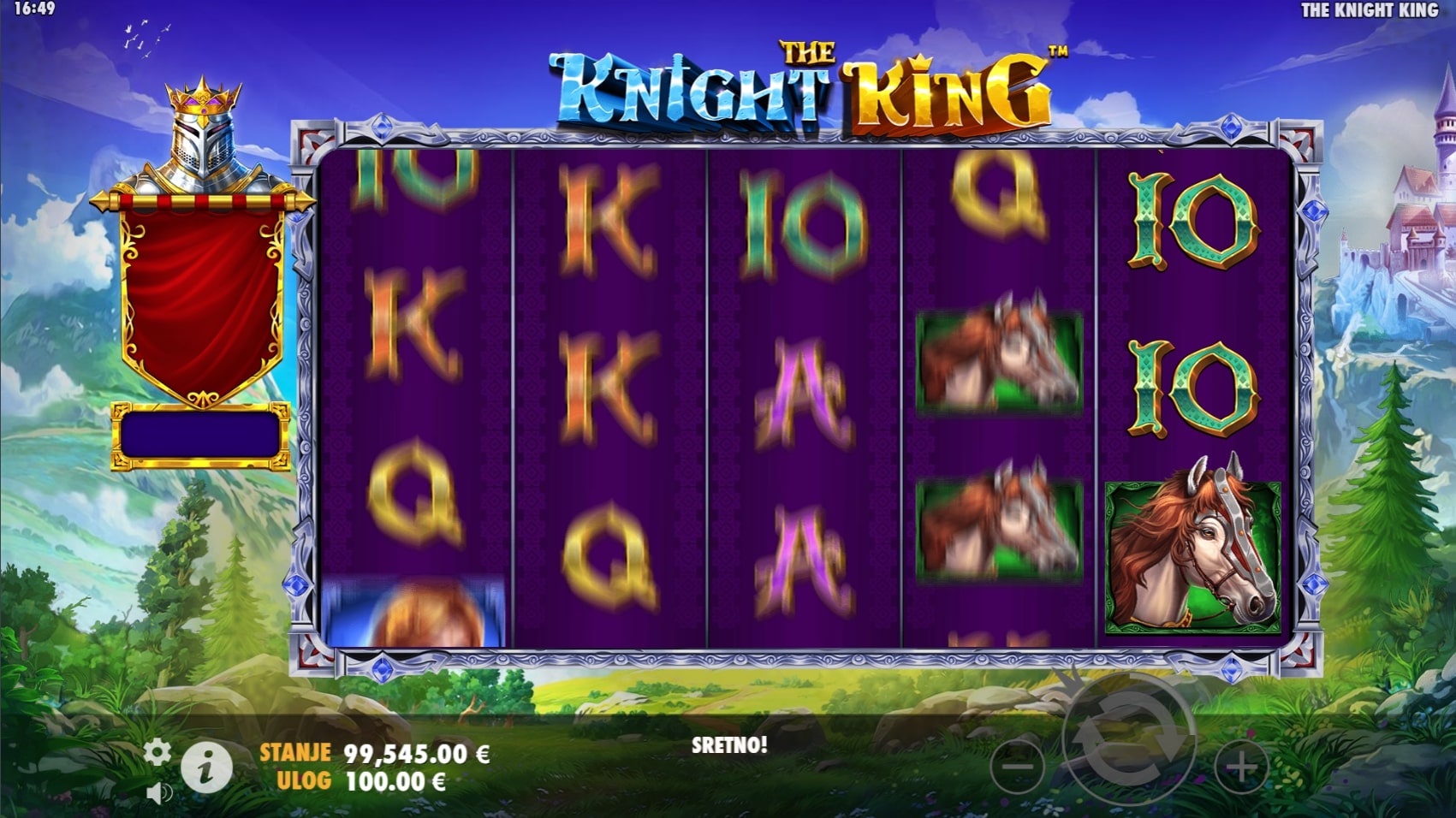The height and width of the screenshot is (818, 1456).
Task: Click the blurred horse symbol on reel four
Action: tap(997, 359)
